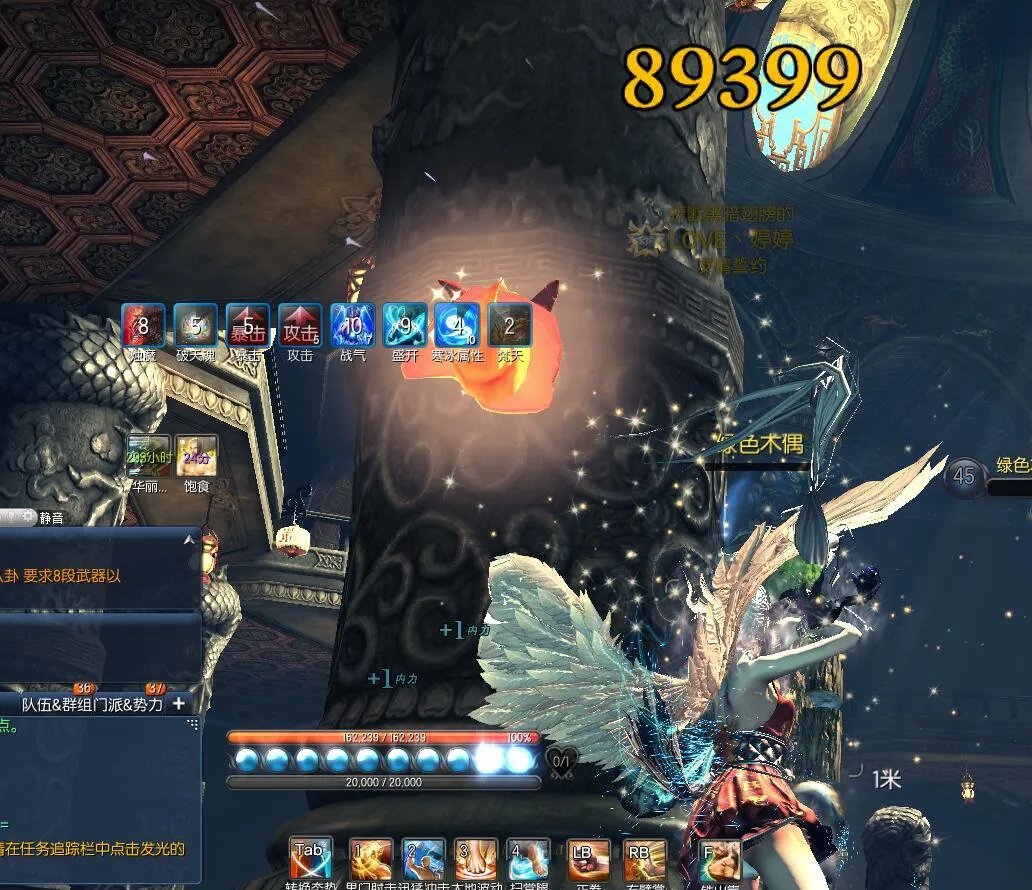Switch to the 门派&势力 chat tab
This screenshot has width=1032, height=890.
(x=125, y=704)
